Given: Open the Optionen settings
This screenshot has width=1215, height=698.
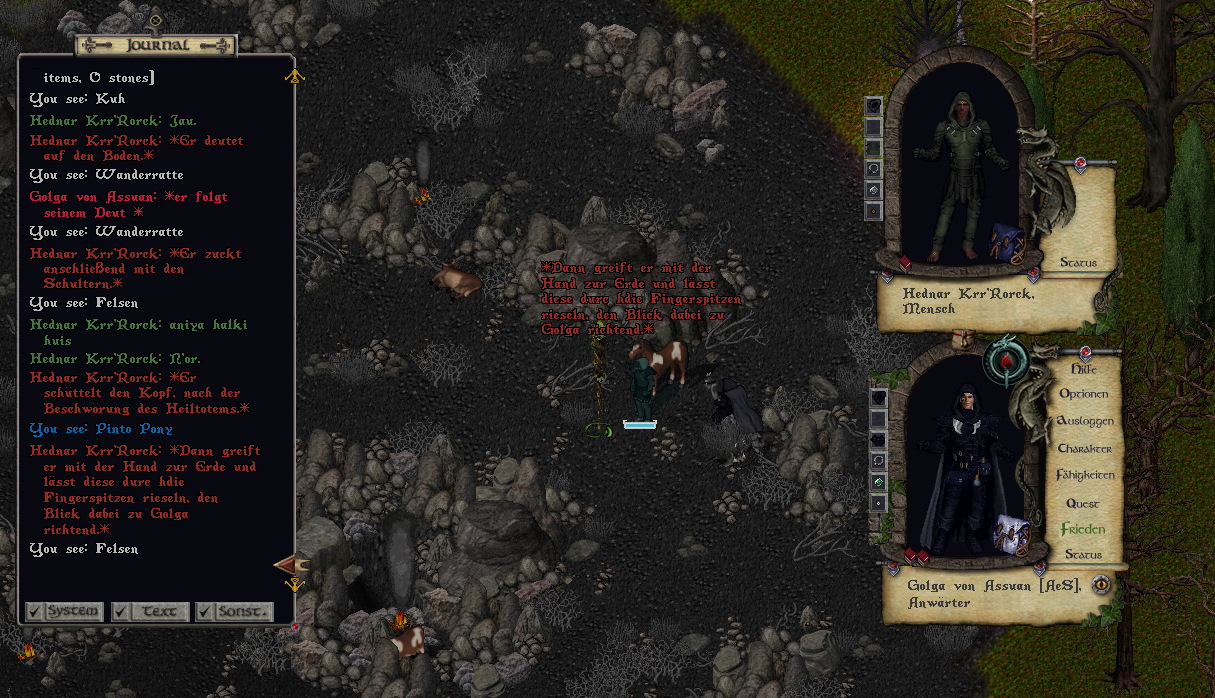Looking at the screenshot, I should point(1084,394).
